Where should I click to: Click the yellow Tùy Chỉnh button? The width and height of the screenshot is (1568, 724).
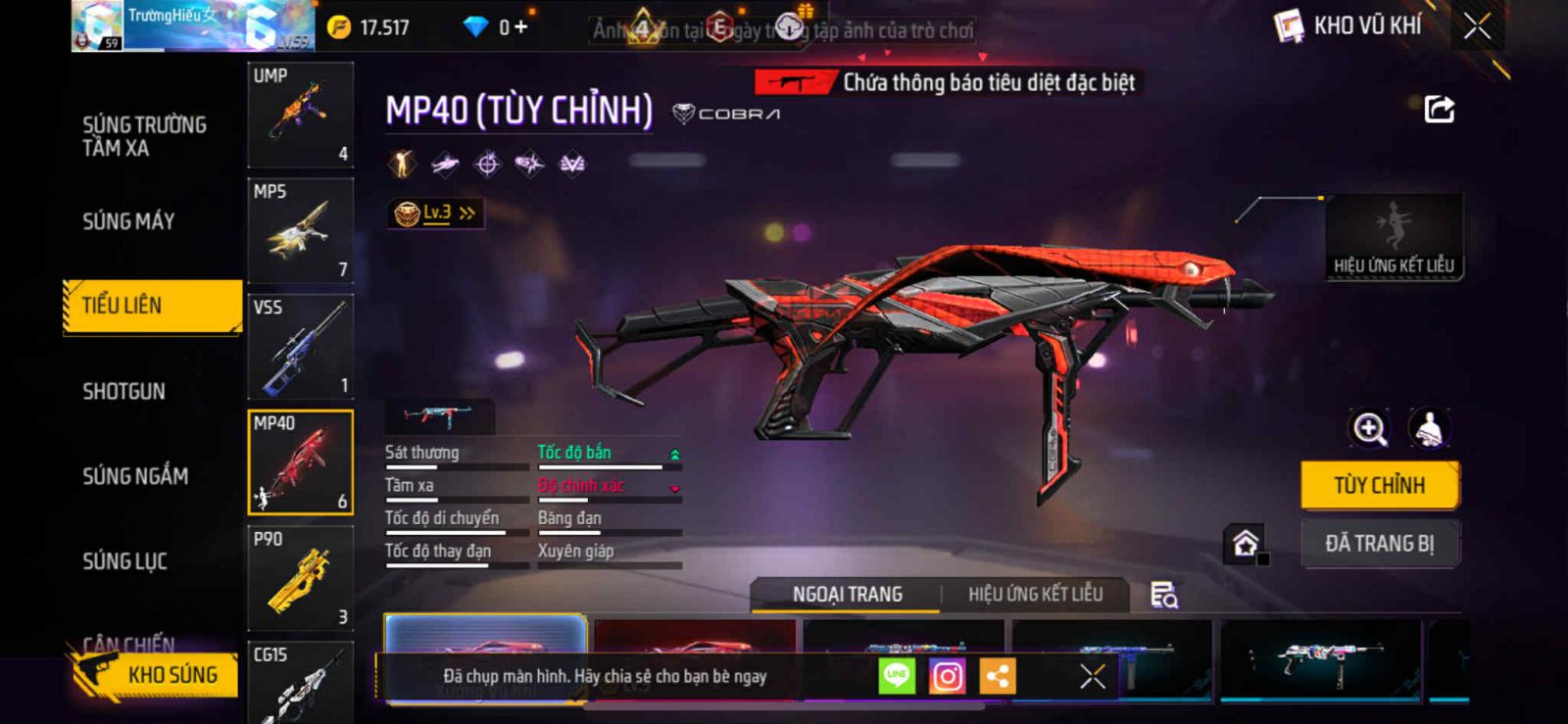coord(1379,485)
